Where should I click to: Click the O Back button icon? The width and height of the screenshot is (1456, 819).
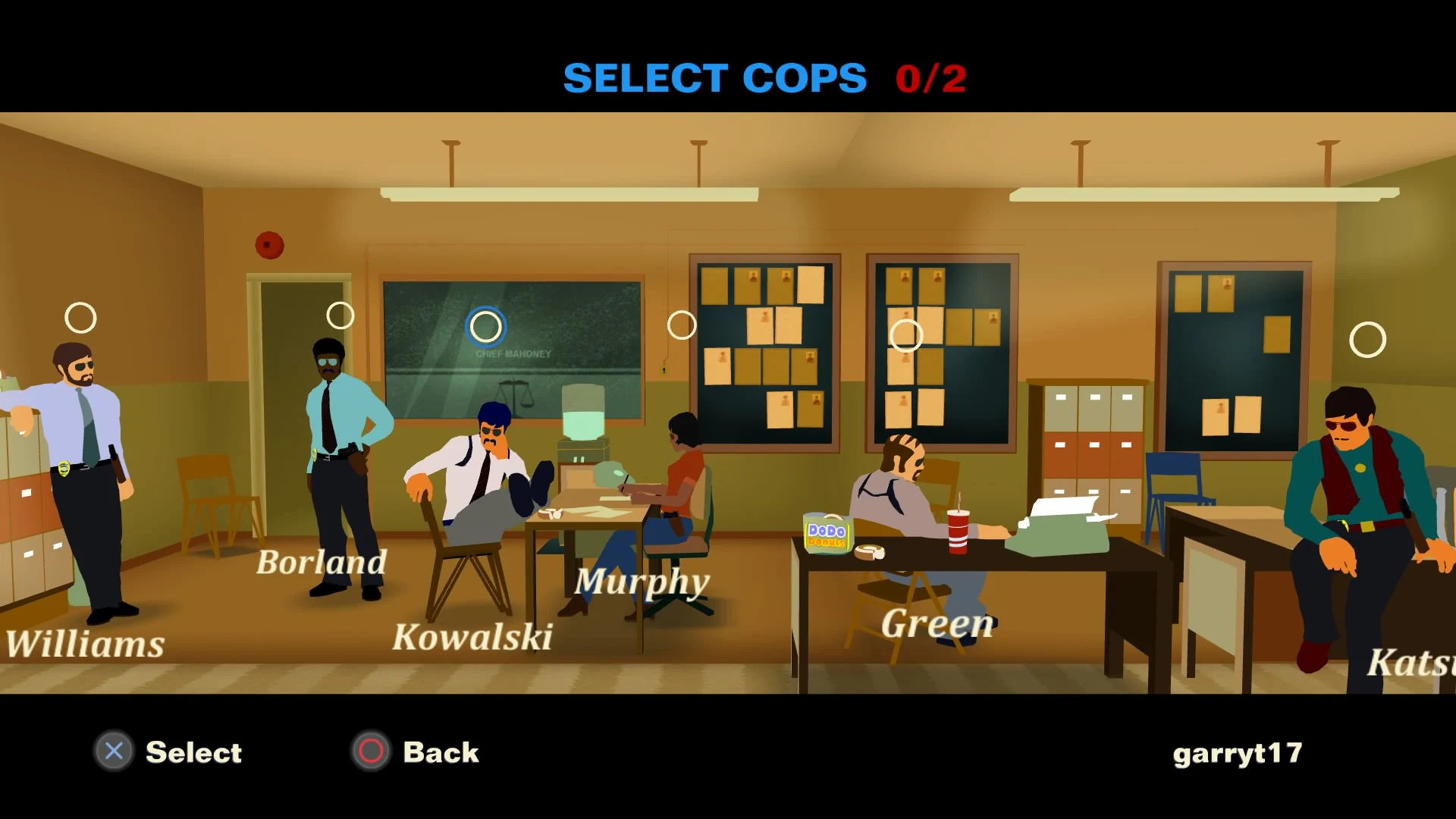coord(371,752)
